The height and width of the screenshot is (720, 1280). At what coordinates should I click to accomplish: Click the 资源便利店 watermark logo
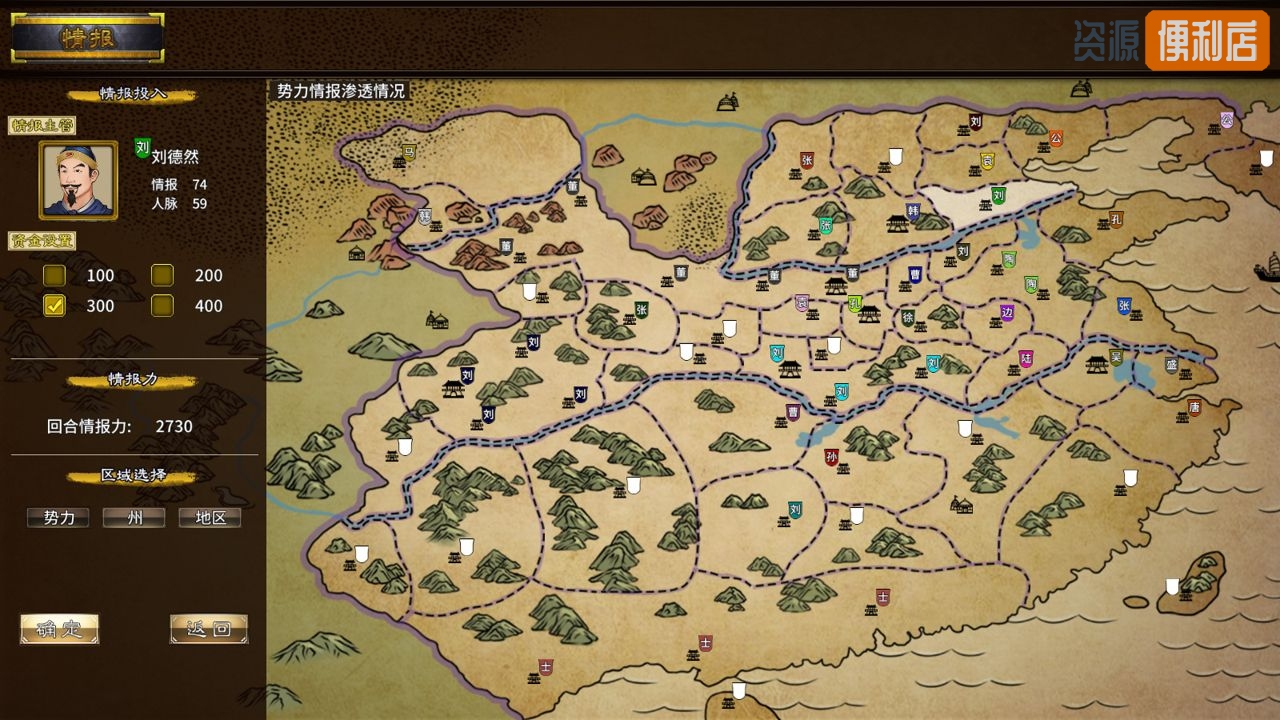coord(1170,40)
